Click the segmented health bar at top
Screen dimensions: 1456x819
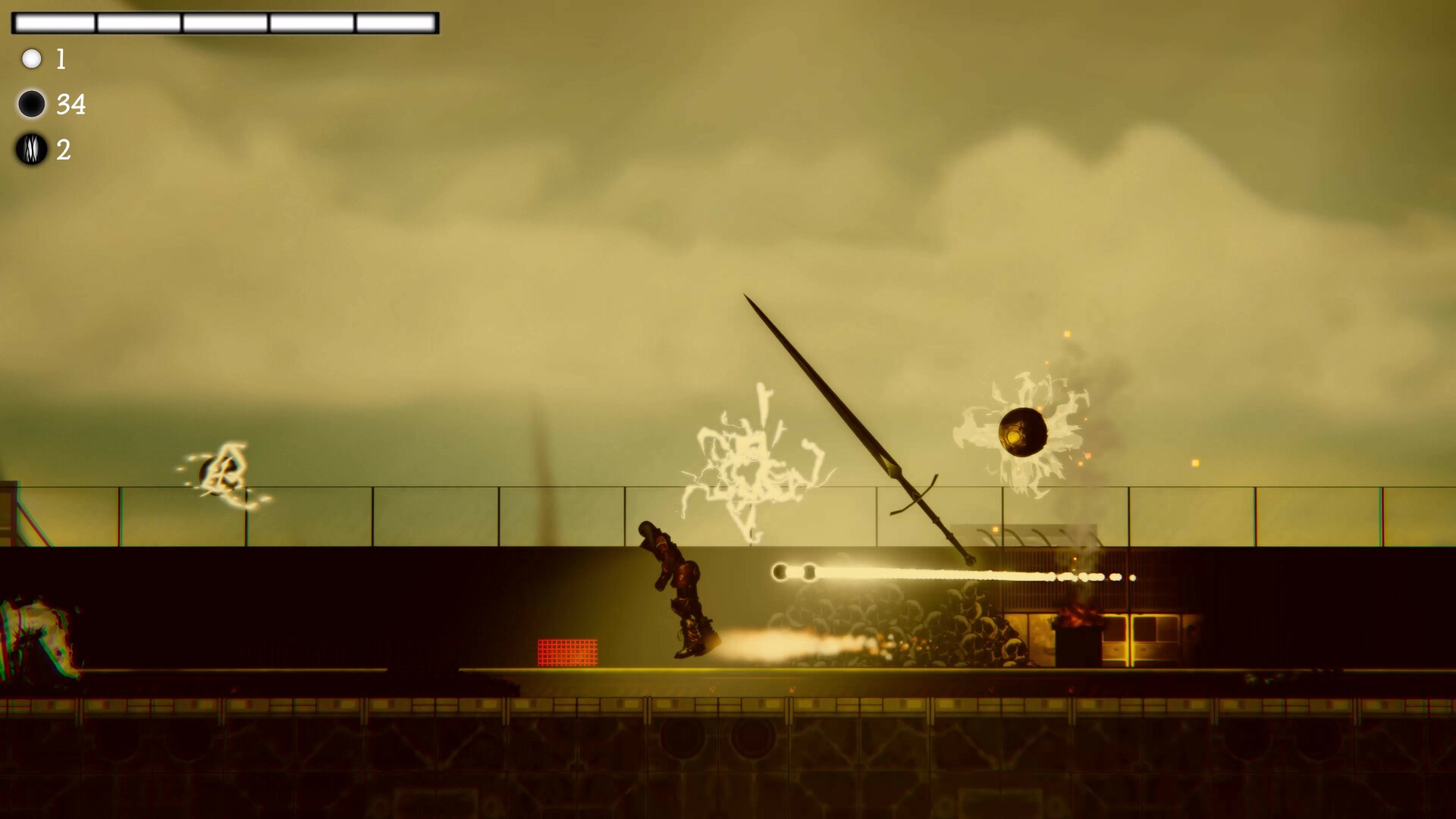(225, 23)
